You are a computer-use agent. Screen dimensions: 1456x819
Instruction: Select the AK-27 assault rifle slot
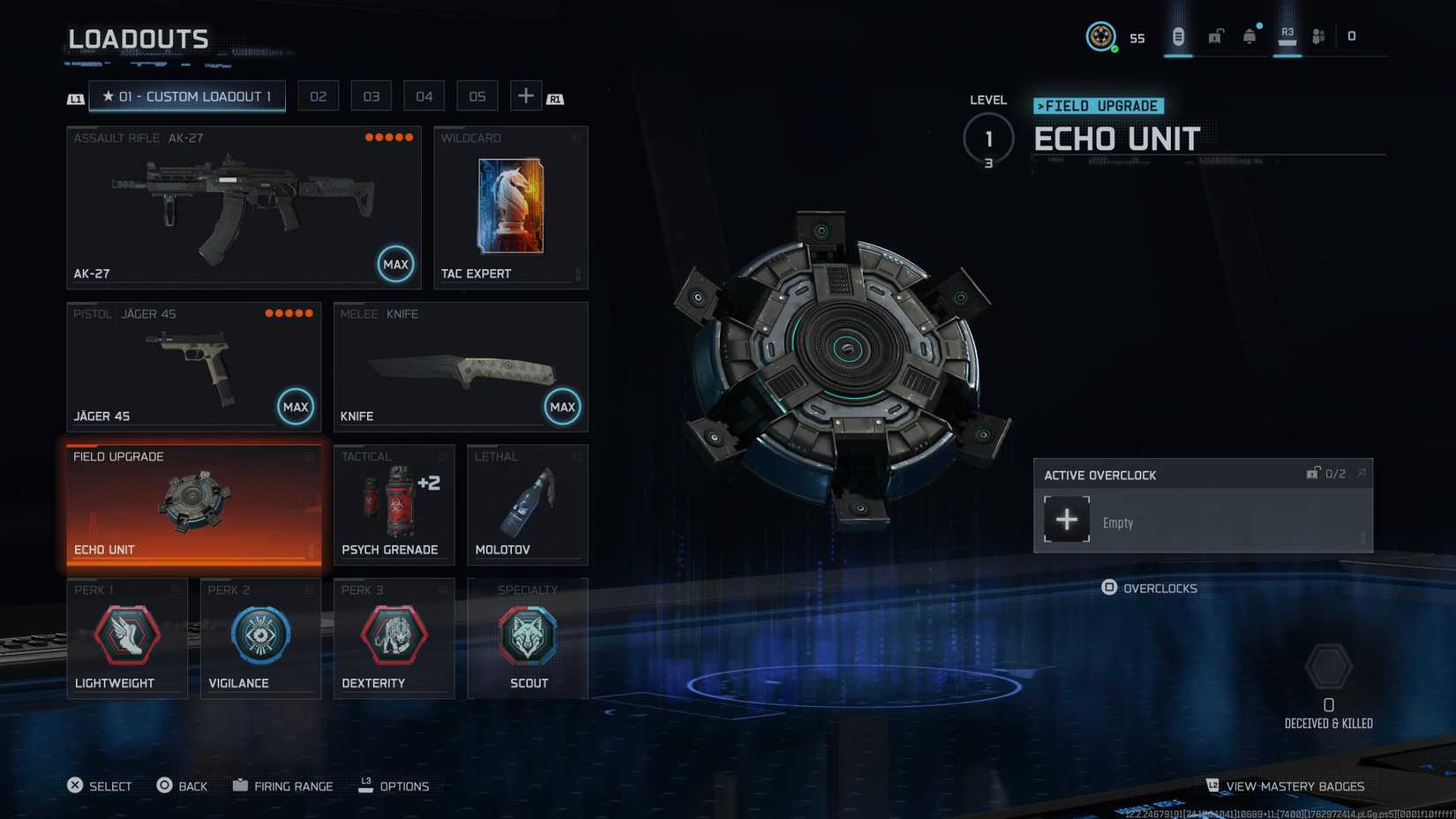(x=244, y=207)
